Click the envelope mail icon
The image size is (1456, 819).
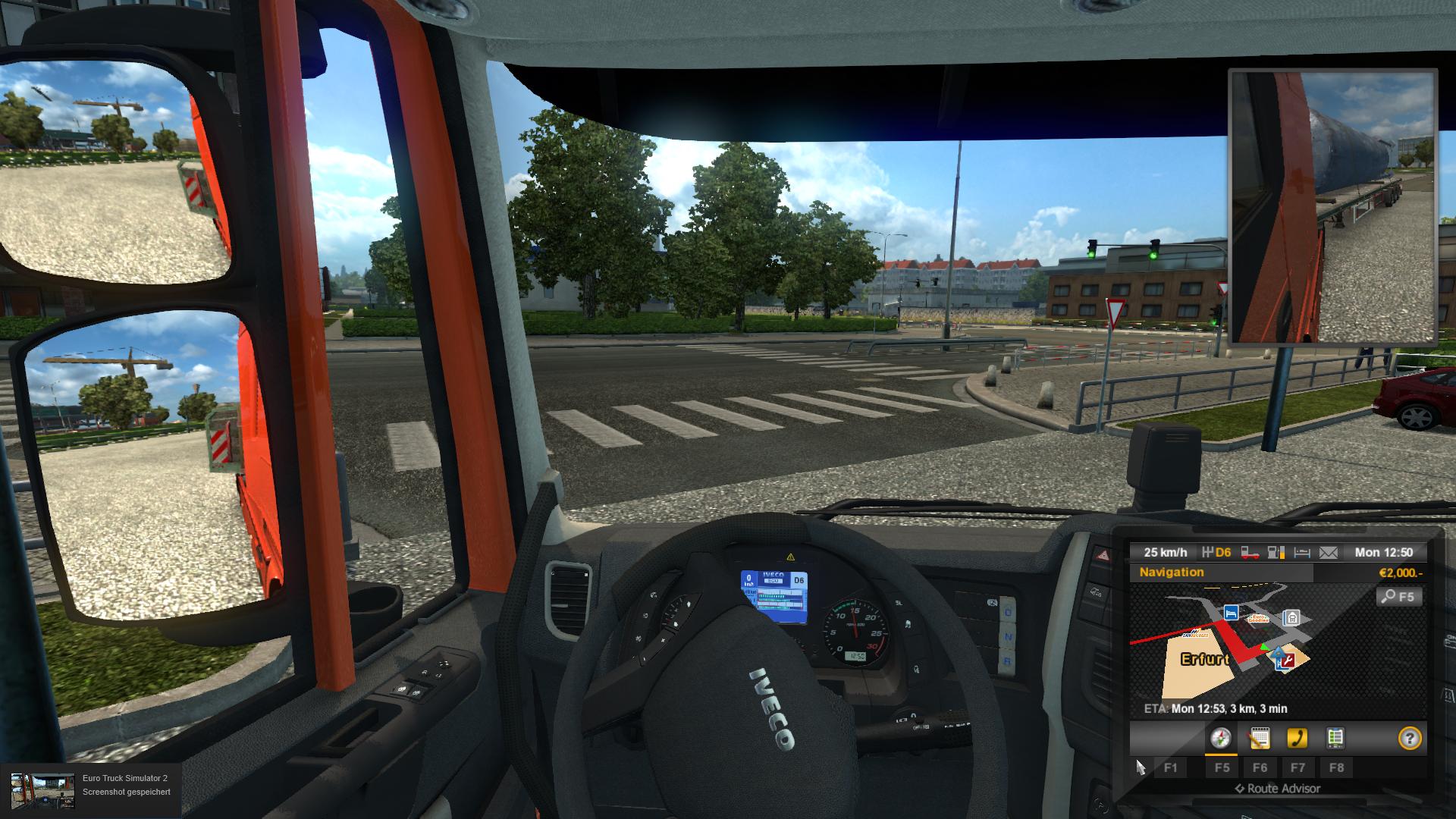[1329, 553]
